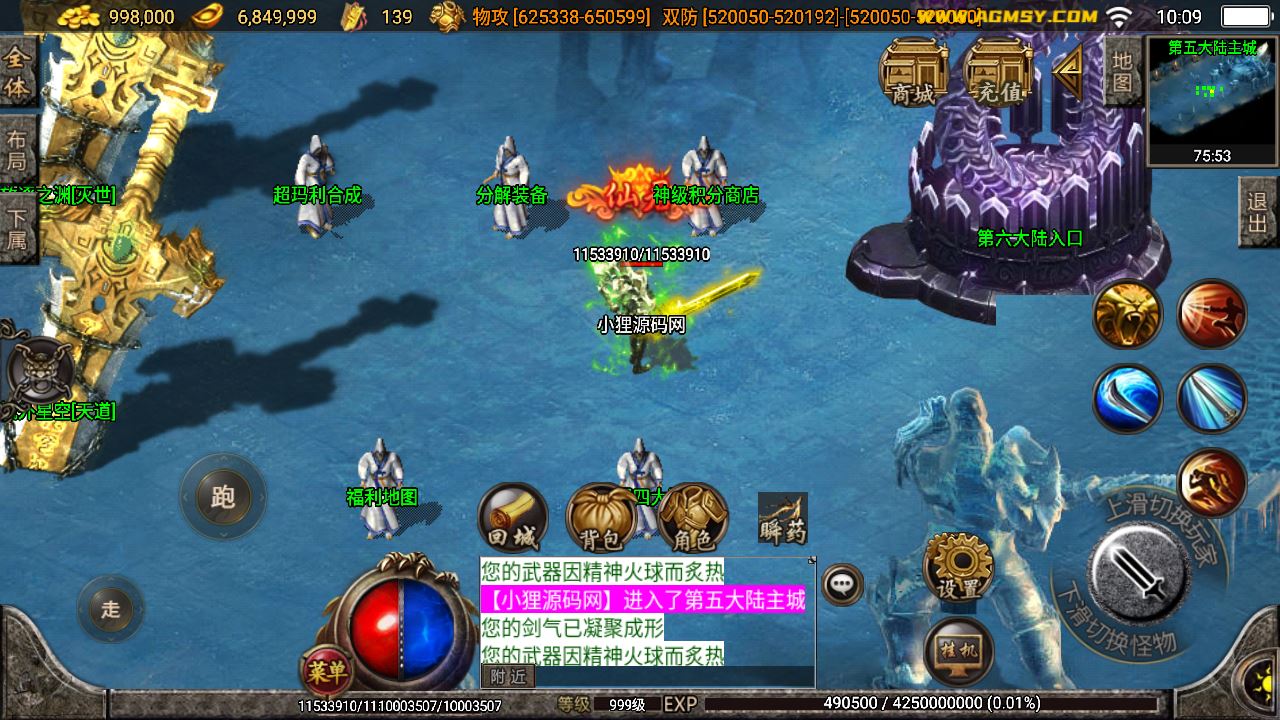Toggle the 走 walk button
1280x720 pixels.
click(x=110, y=609)
